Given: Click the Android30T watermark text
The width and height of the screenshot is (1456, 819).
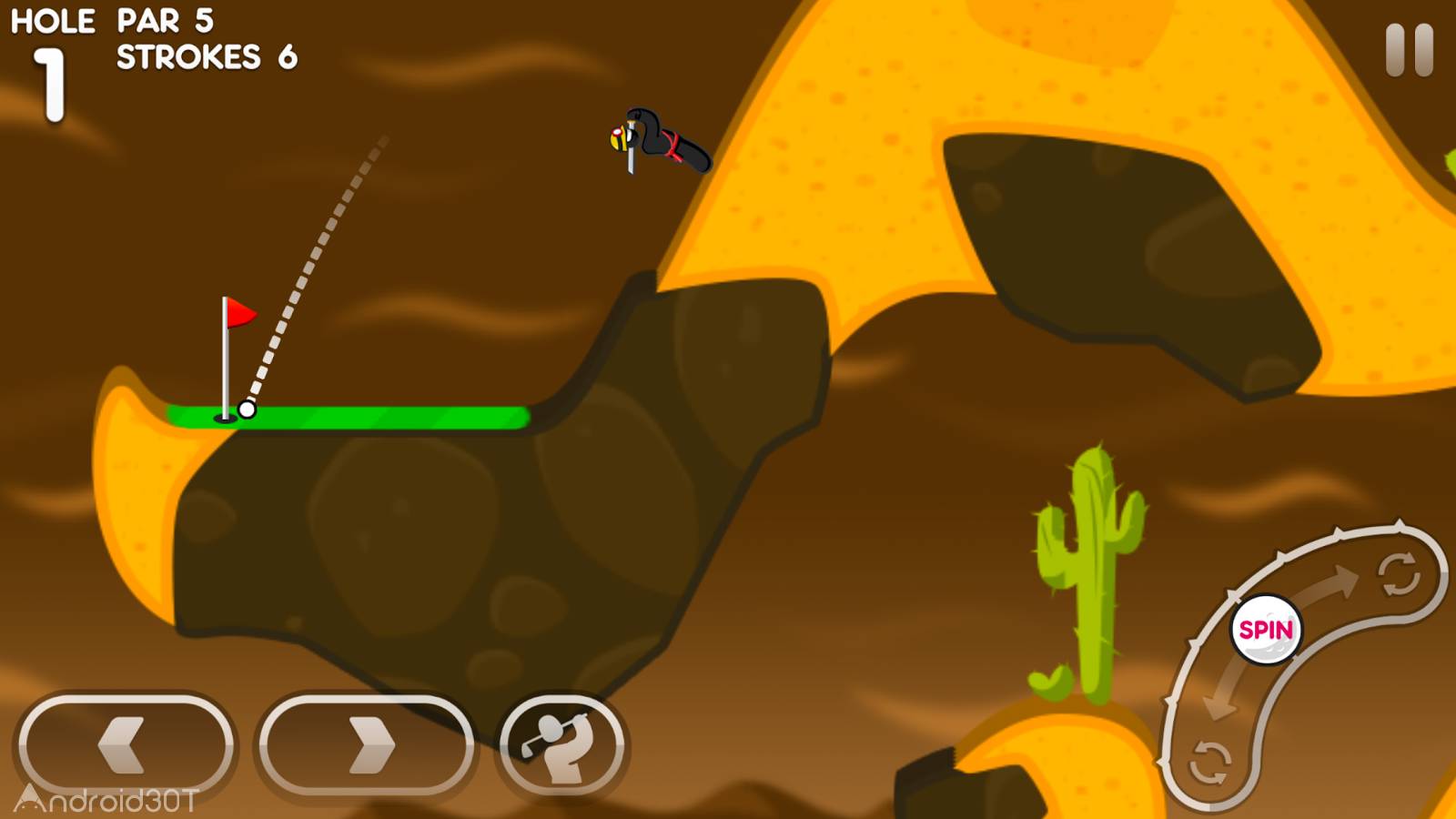Looking at the screenshot, I should [x=106, y=799].
